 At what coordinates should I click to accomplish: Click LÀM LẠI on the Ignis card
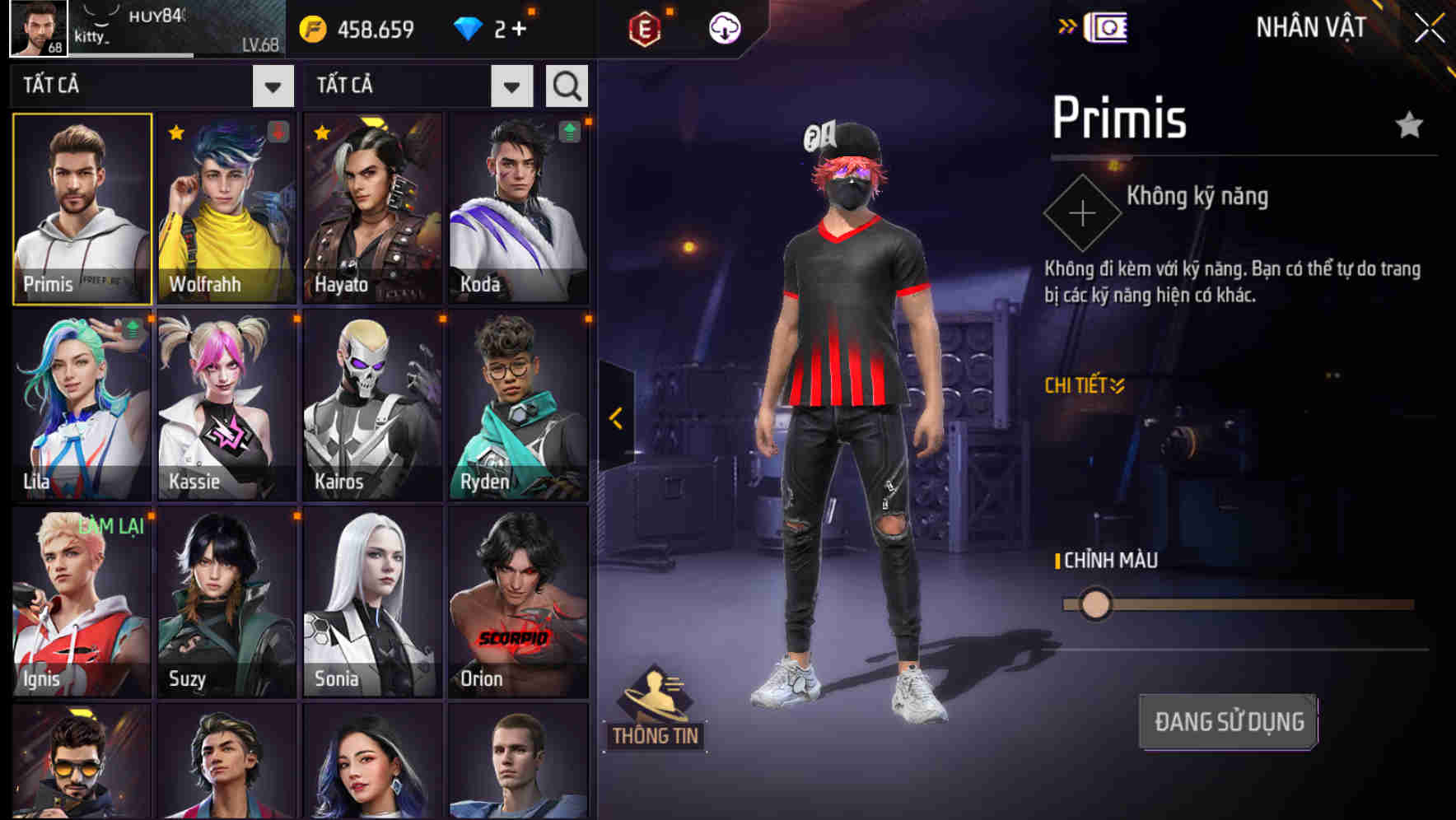pyautogui.click(x=113, y=526)
